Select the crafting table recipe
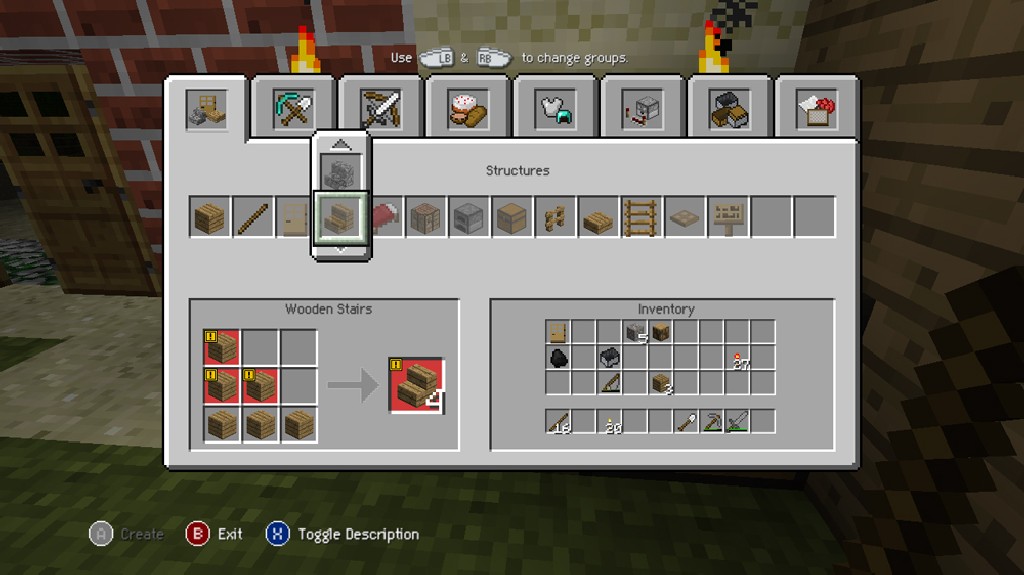The image size is (1024, 575). click(x=426, y=217)
